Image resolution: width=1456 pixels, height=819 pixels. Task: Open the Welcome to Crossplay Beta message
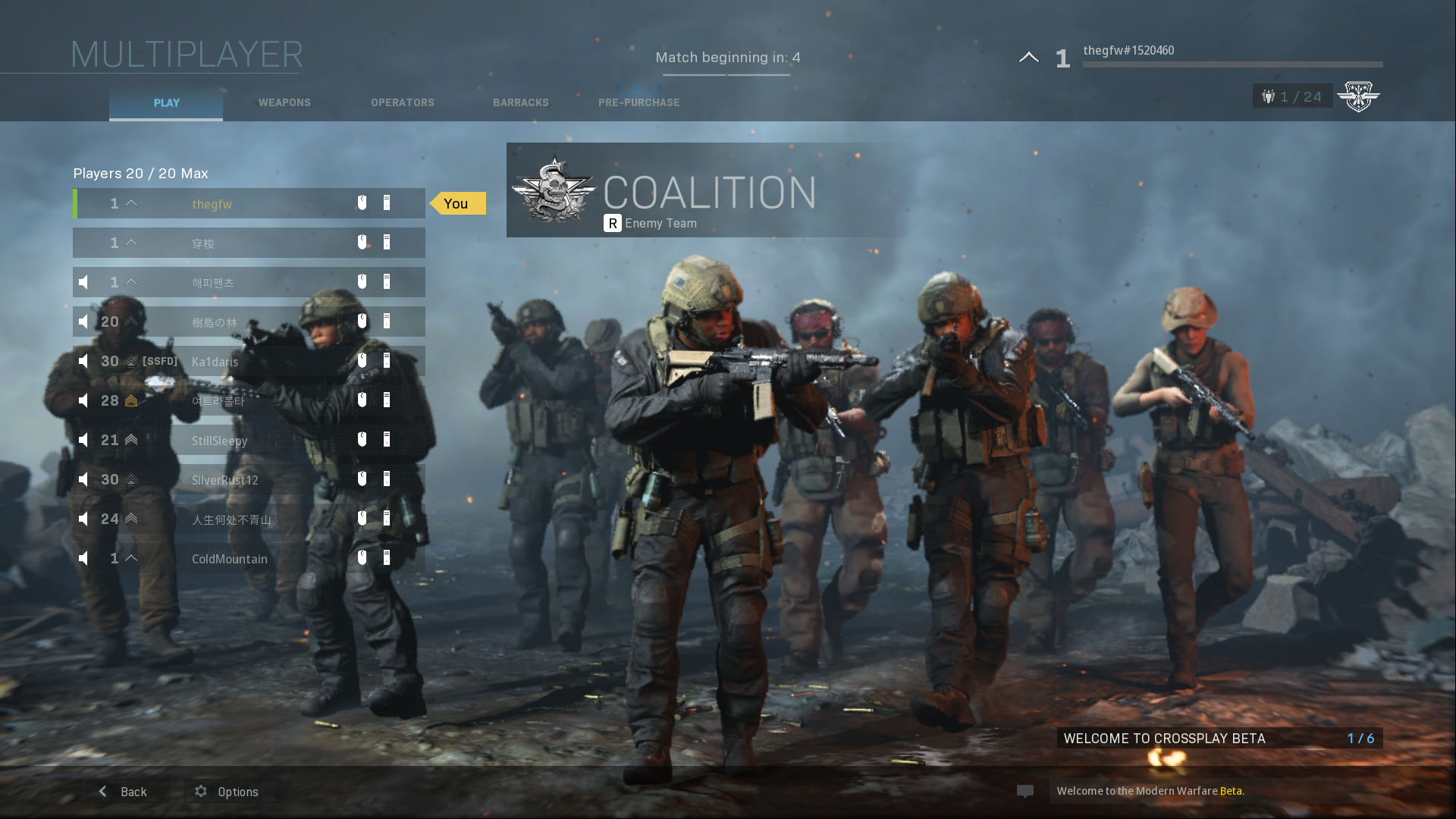point(1219,738)
